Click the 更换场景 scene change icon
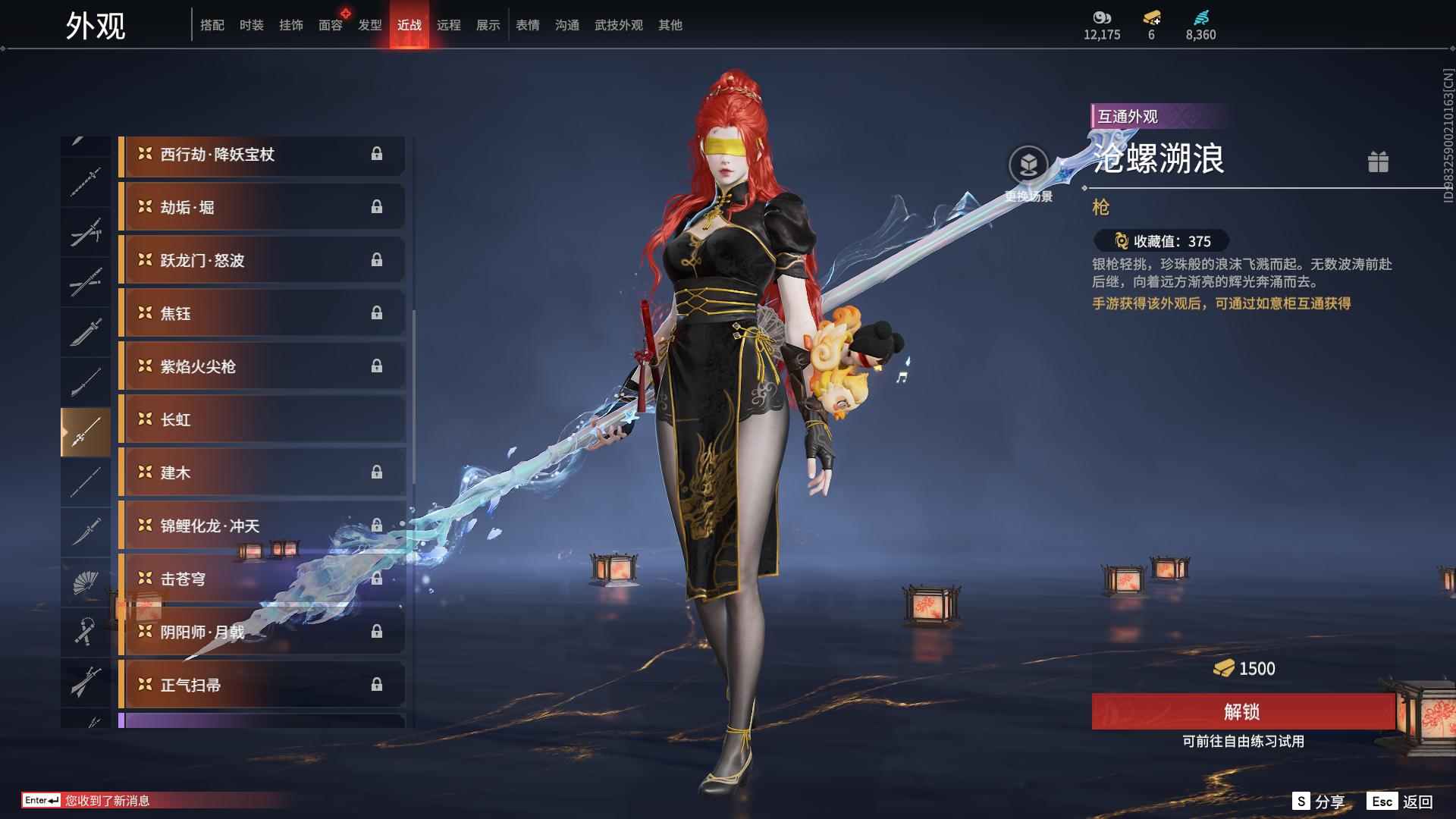 click(x=1028, y=165)
